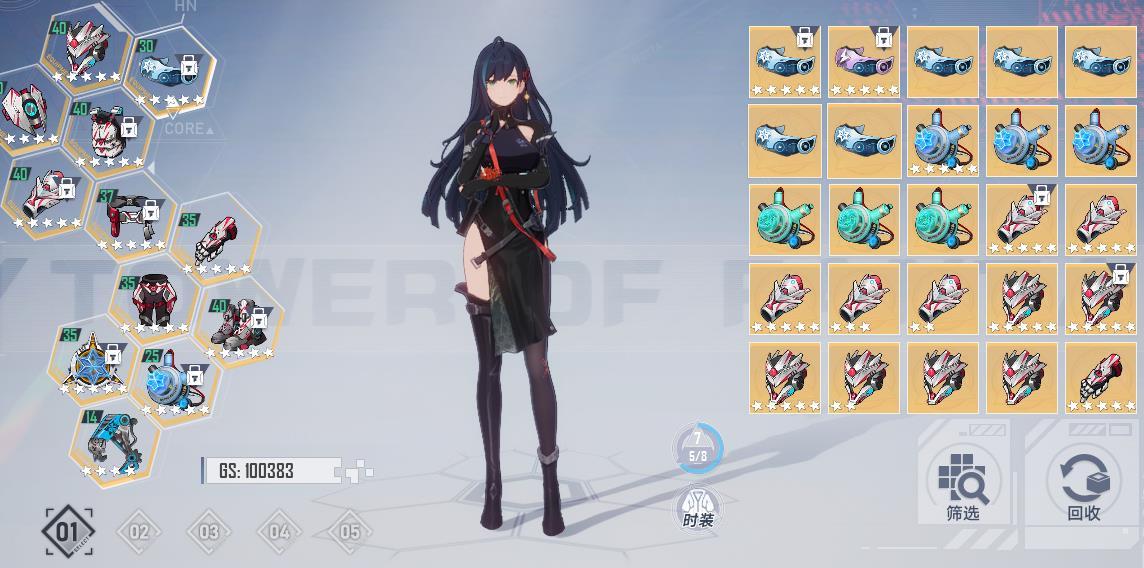Screen dimensions: 1144x568
Task: Choose the purple visor in the inventory
Action: 864,62
